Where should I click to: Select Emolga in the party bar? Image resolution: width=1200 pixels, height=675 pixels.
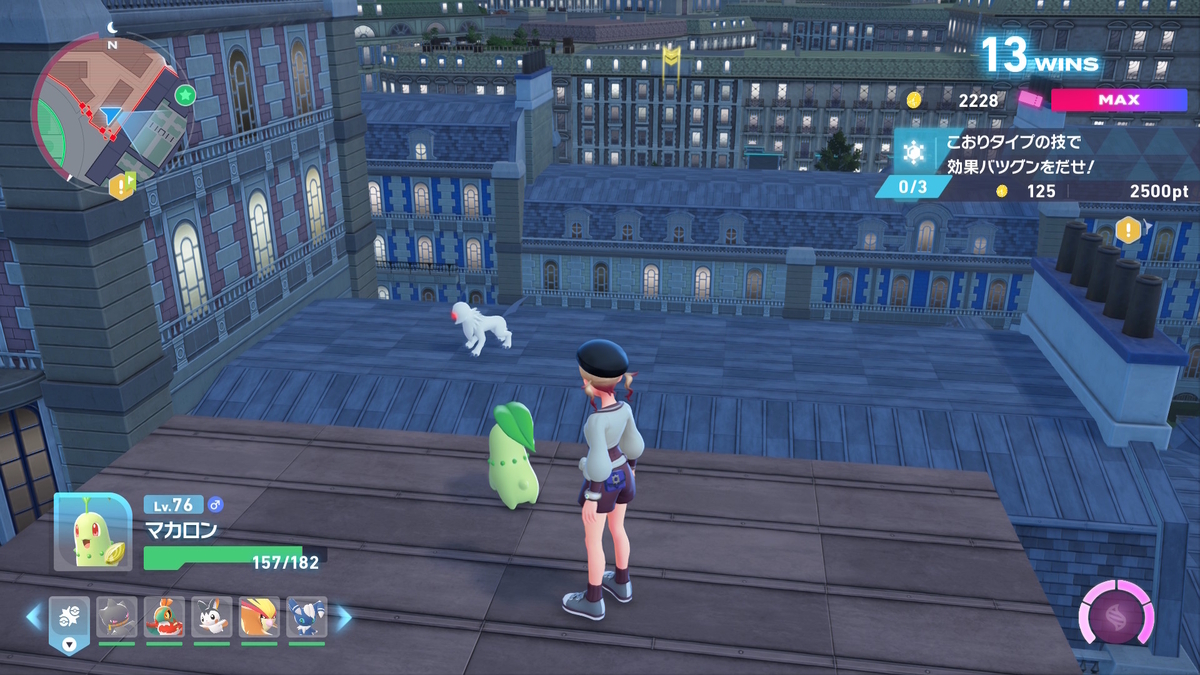(212, 618)
